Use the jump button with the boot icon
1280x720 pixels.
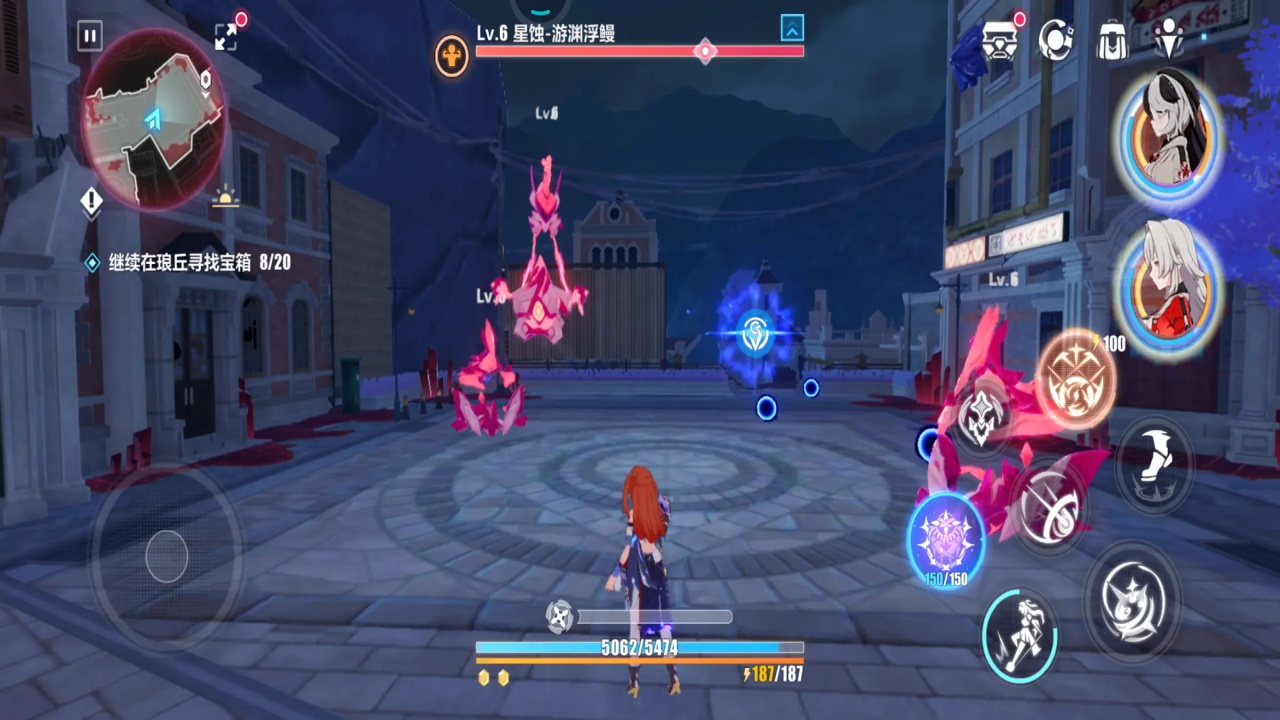1153,464
